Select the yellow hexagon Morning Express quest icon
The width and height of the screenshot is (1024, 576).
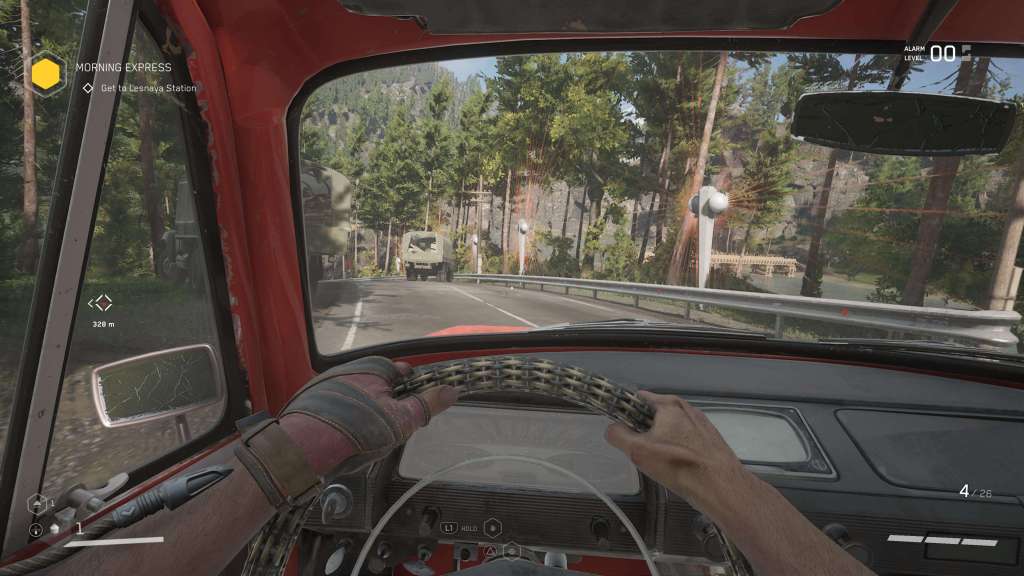[x=46, y=74]
